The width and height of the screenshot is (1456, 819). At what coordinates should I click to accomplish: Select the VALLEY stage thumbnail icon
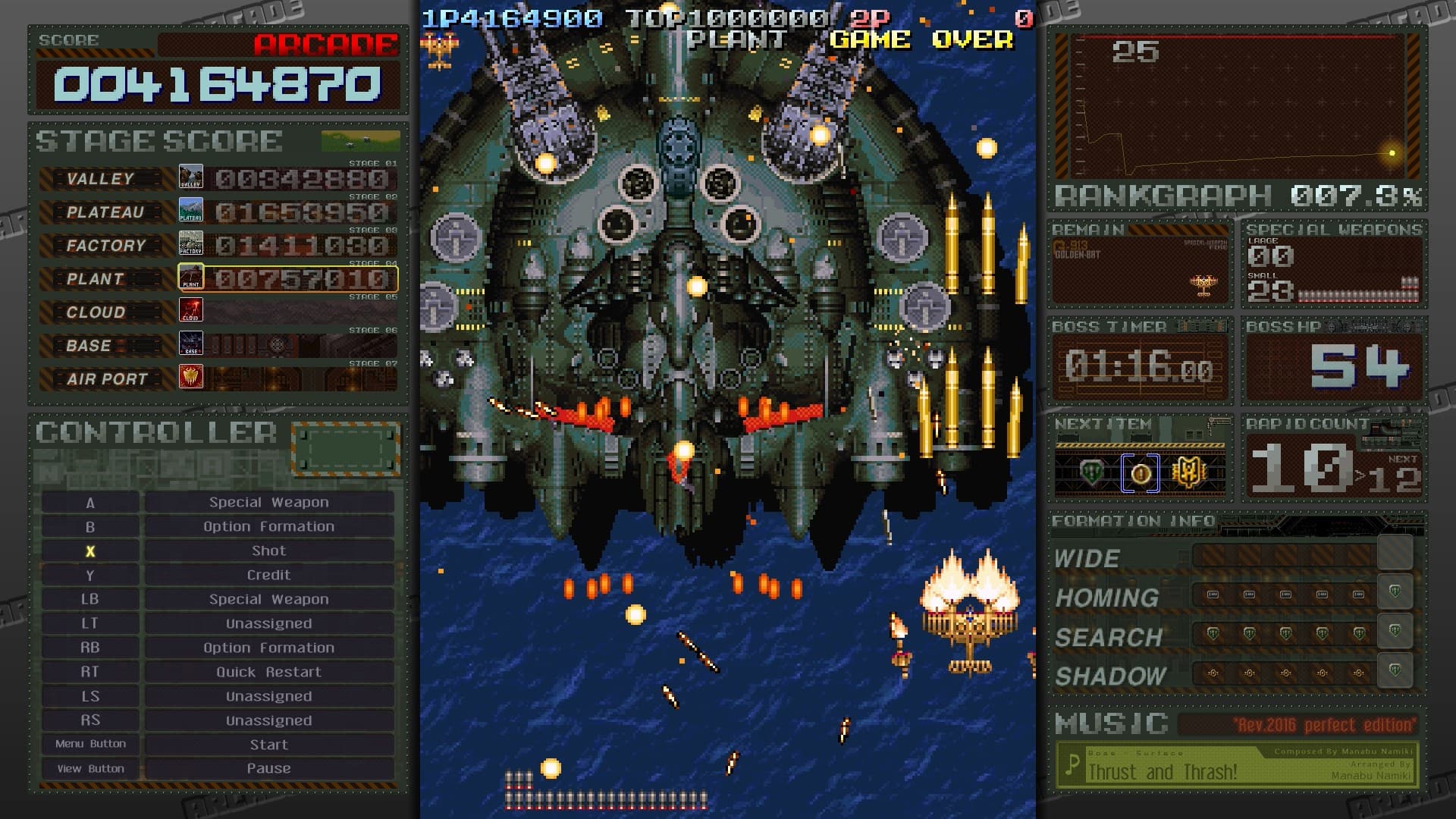coord(191,176)
